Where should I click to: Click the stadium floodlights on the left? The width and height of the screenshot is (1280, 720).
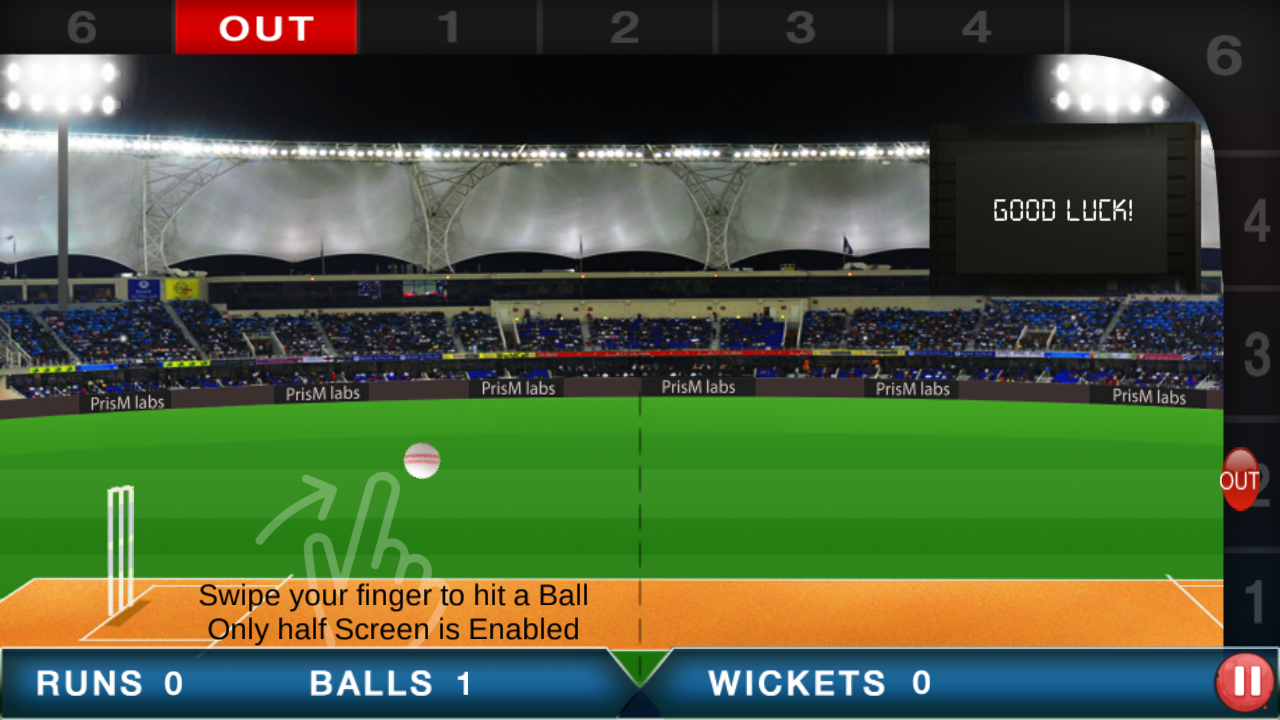(60, 88)
